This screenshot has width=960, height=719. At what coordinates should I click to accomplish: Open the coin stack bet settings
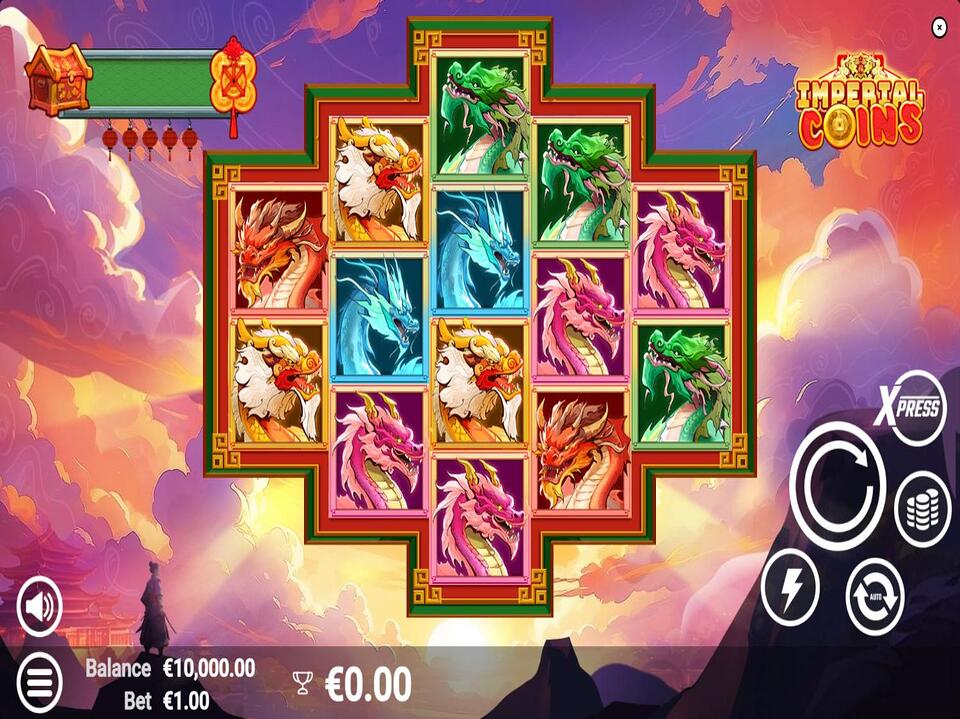[921, 509]
